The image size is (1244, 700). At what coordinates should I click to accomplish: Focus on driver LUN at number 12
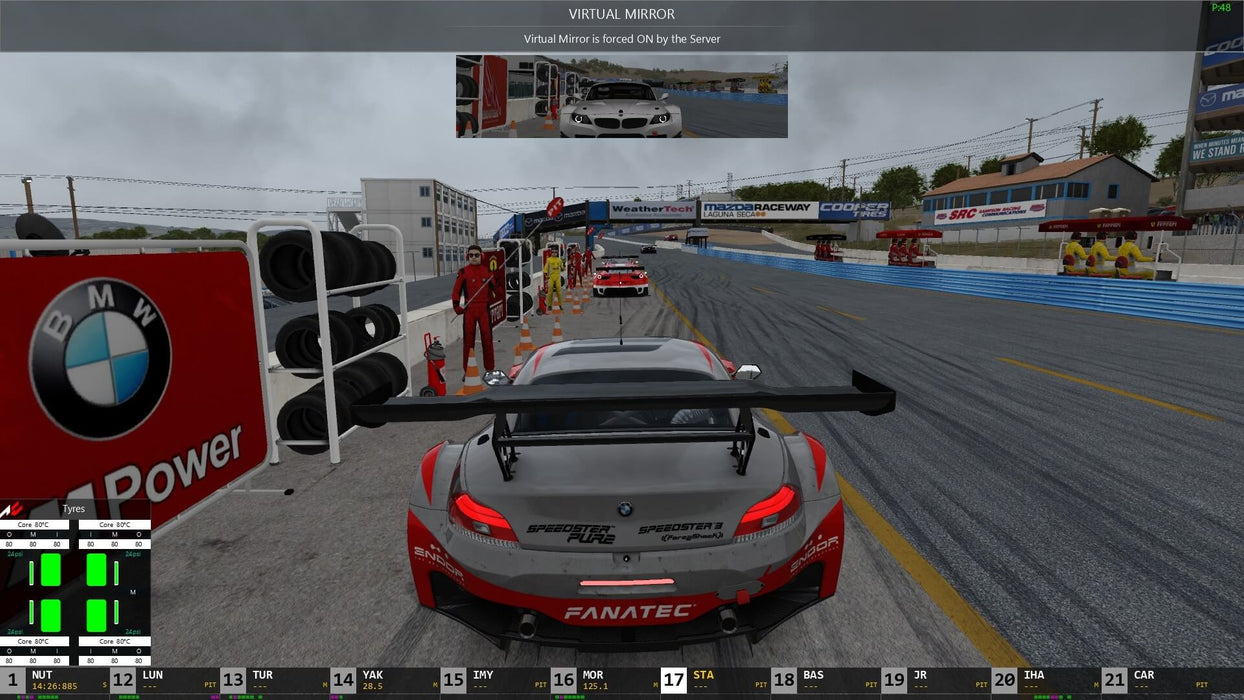point(165,680)
